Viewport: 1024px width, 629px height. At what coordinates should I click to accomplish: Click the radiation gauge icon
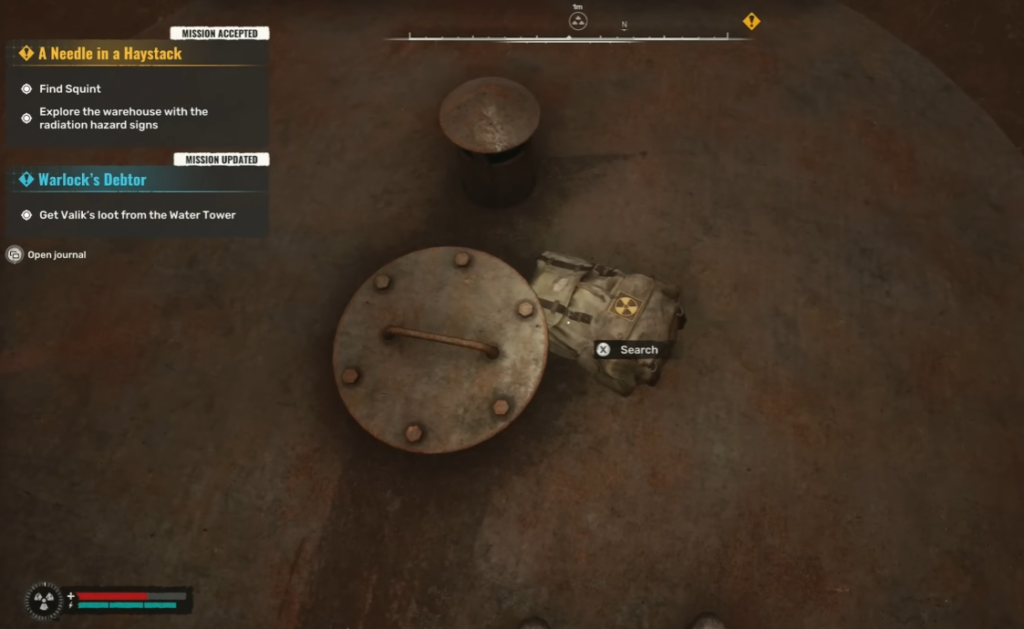43,600
